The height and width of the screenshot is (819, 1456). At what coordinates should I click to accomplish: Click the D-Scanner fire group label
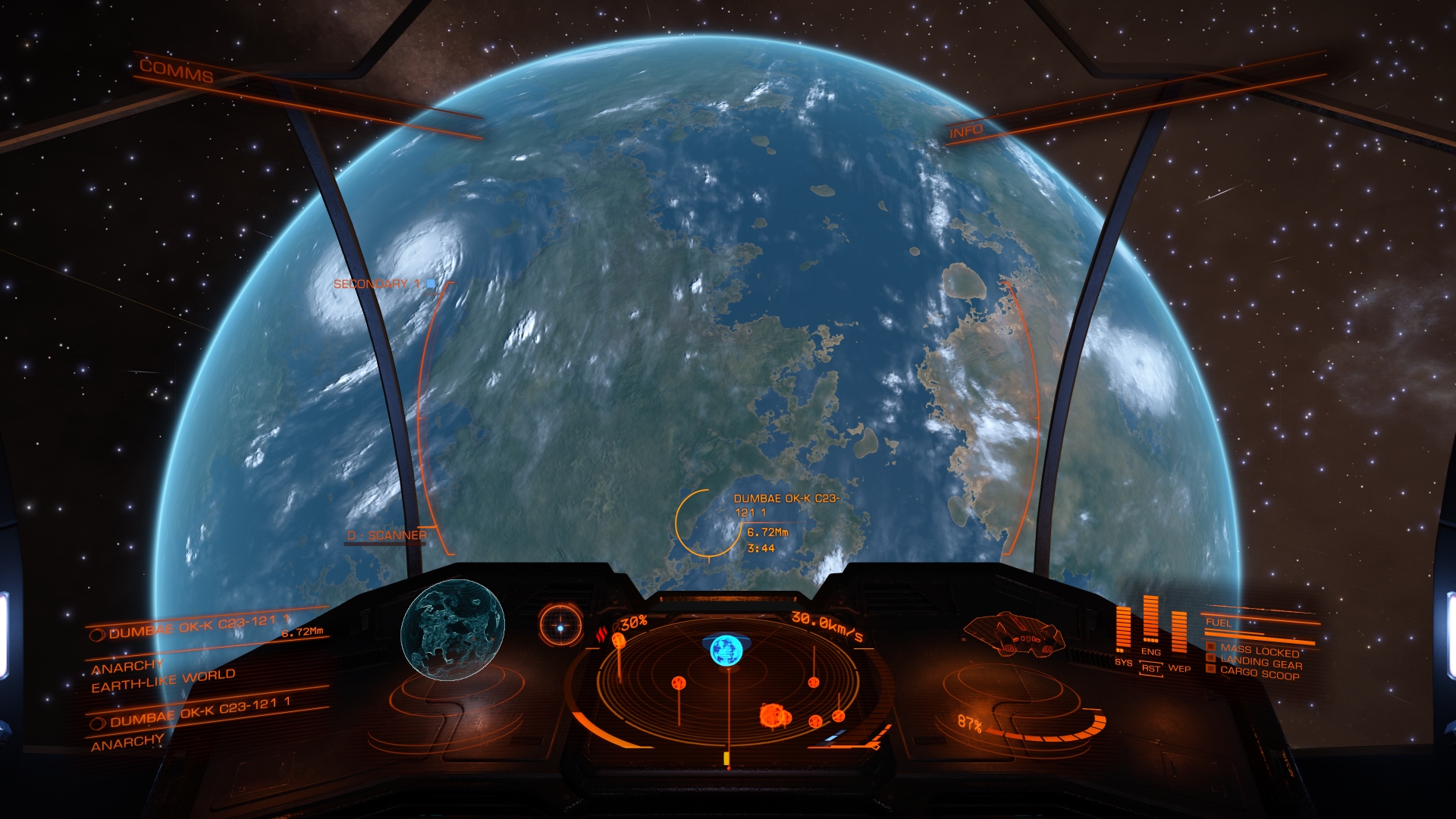(x=387, y=535)
